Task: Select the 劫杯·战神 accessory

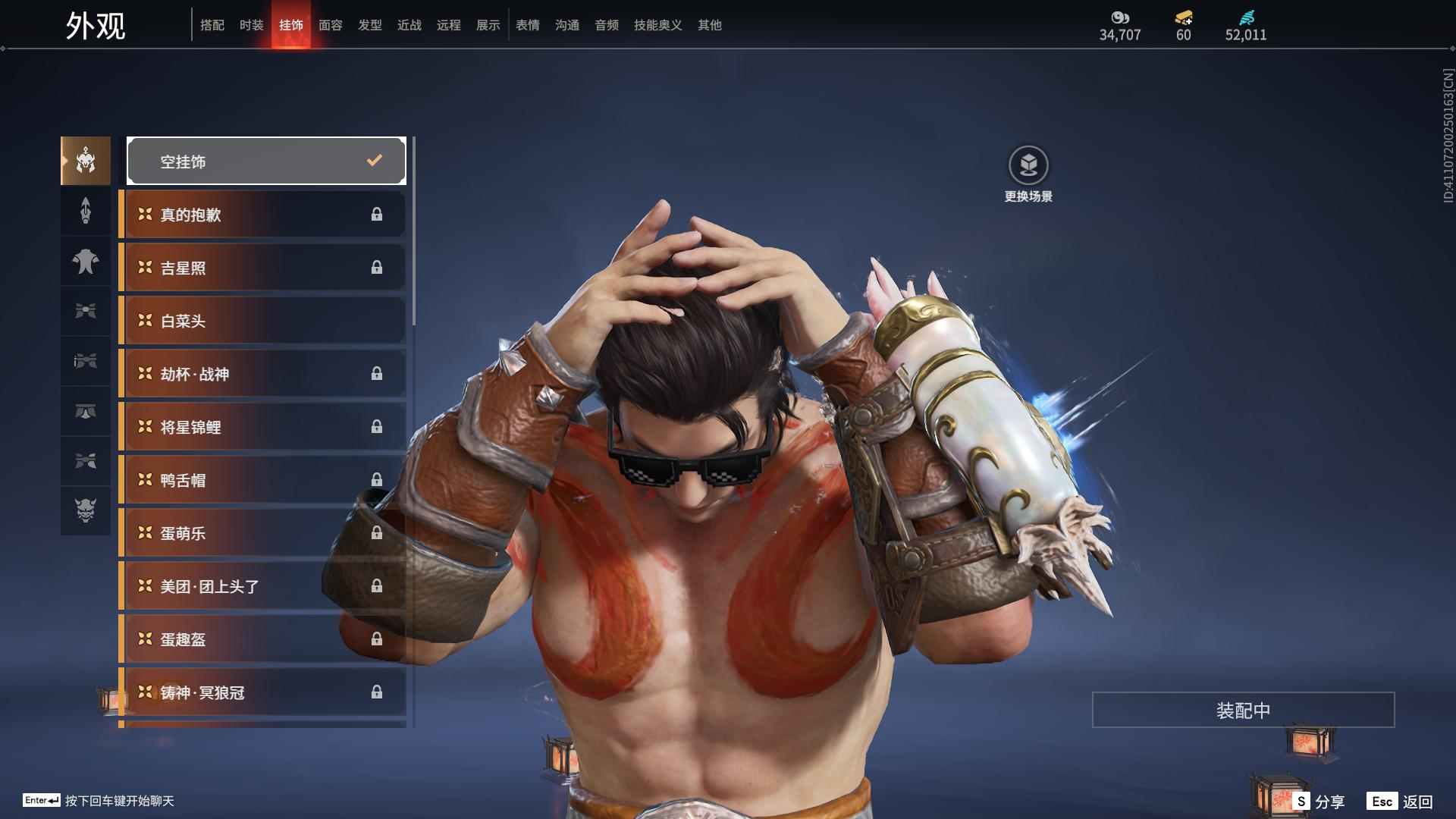Action: (x=263, y=374)
